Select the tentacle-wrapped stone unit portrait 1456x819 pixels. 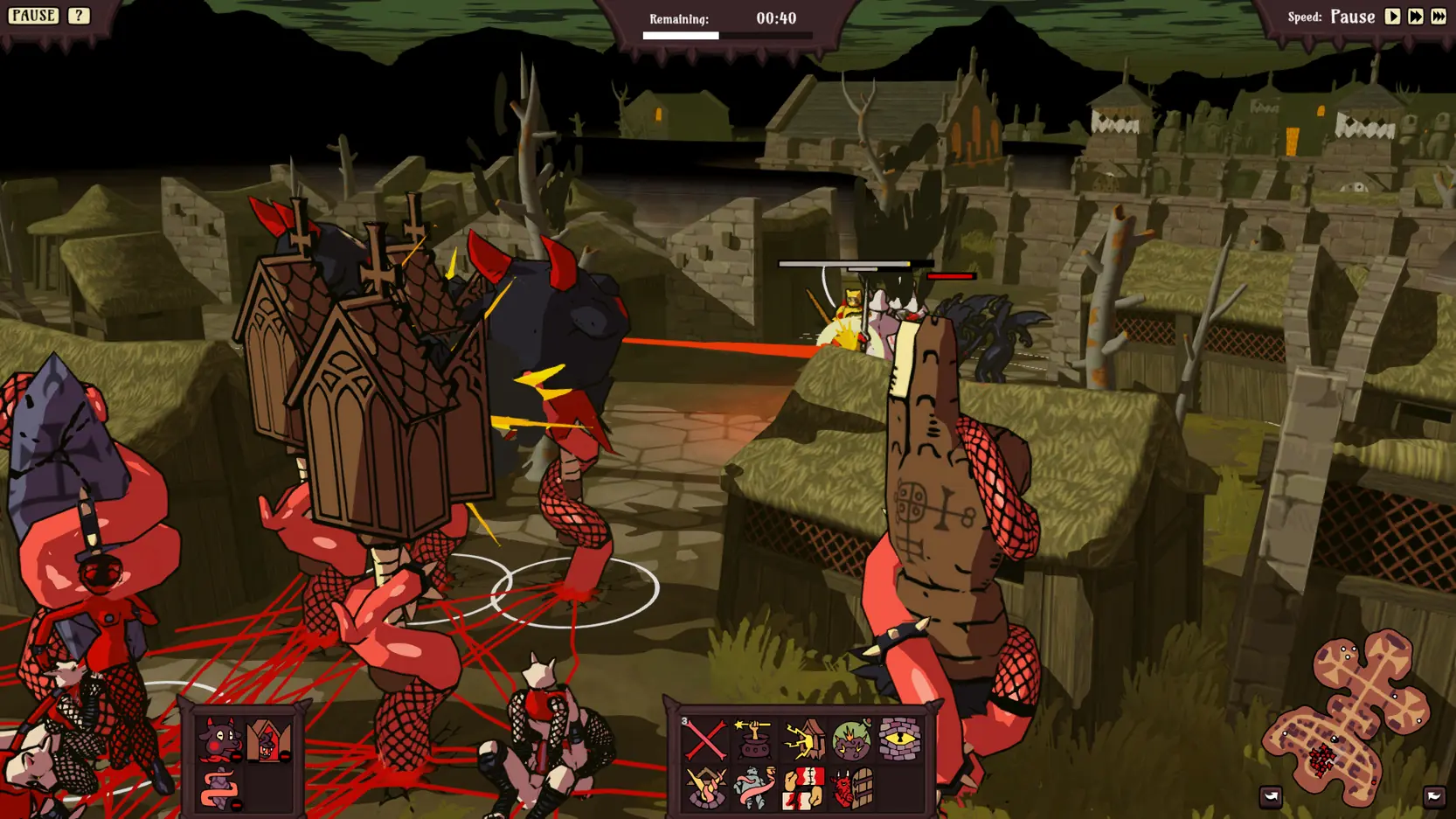pos(218,788)
